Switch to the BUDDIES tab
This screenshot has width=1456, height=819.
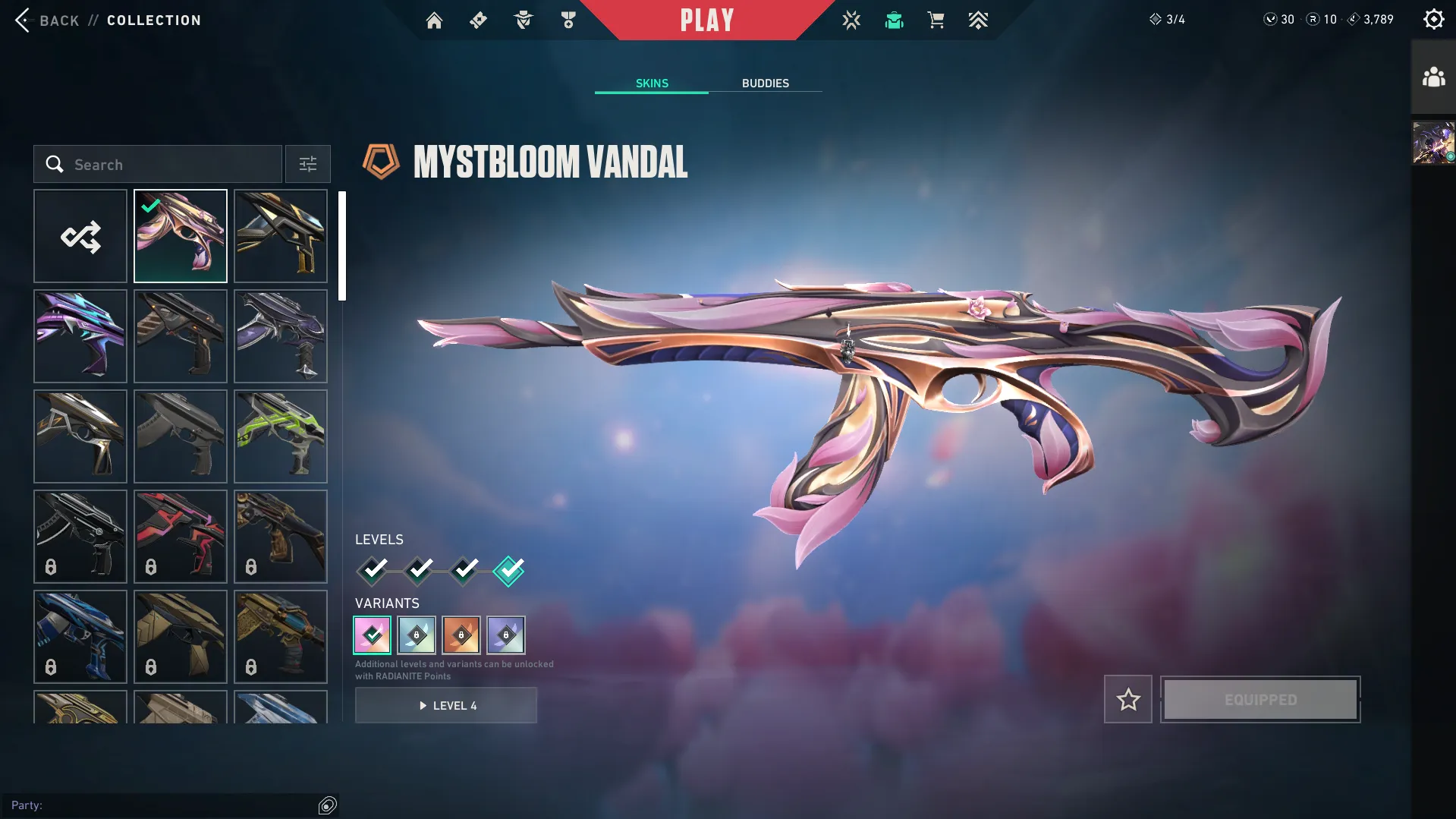coord(766,83)
